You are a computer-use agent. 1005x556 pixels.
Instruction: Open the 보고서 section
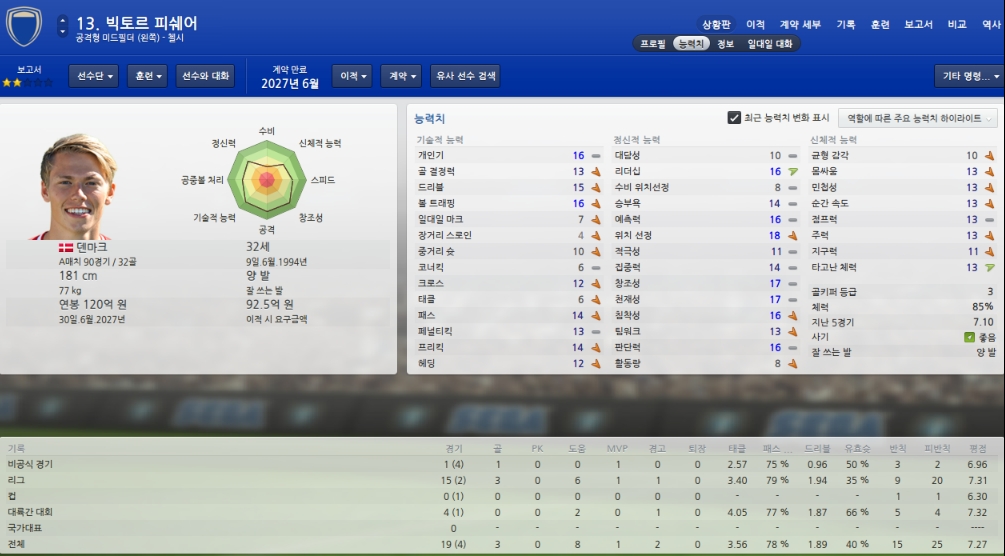918,24
